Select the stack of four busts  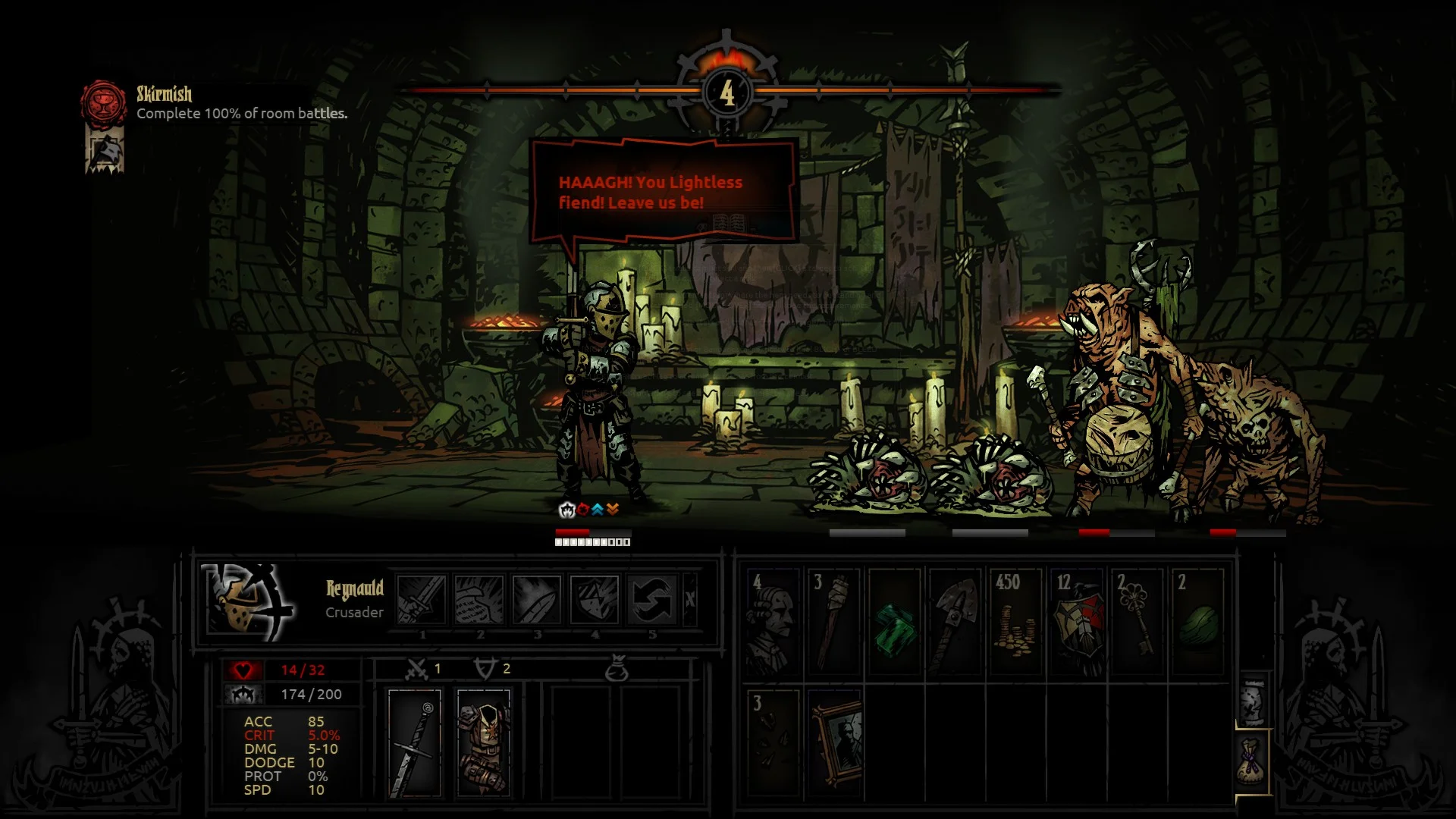pos(773,622)
